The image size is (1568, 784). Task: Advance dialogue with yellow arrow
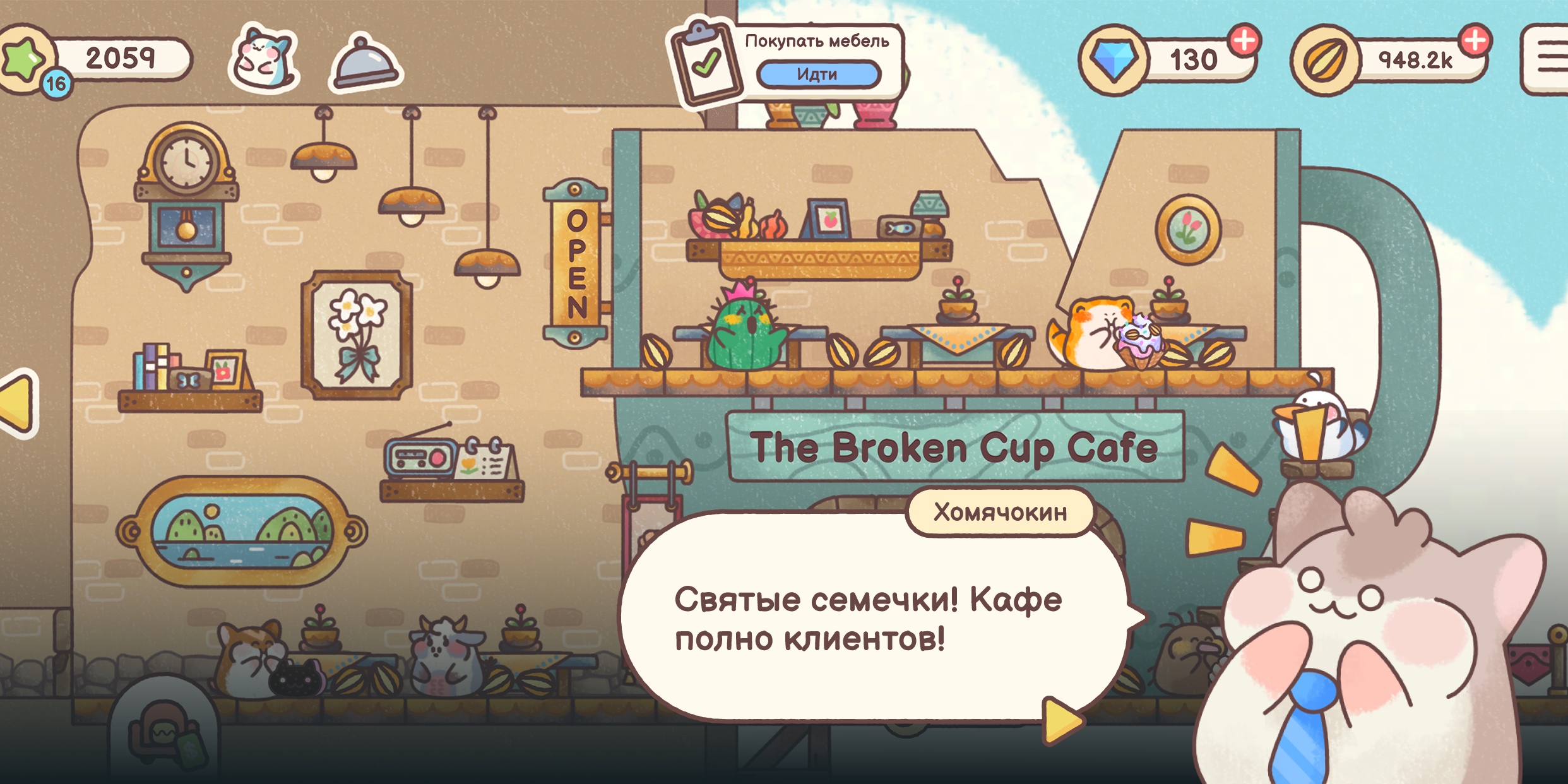pyautogui.click(x=1062, y=720)
